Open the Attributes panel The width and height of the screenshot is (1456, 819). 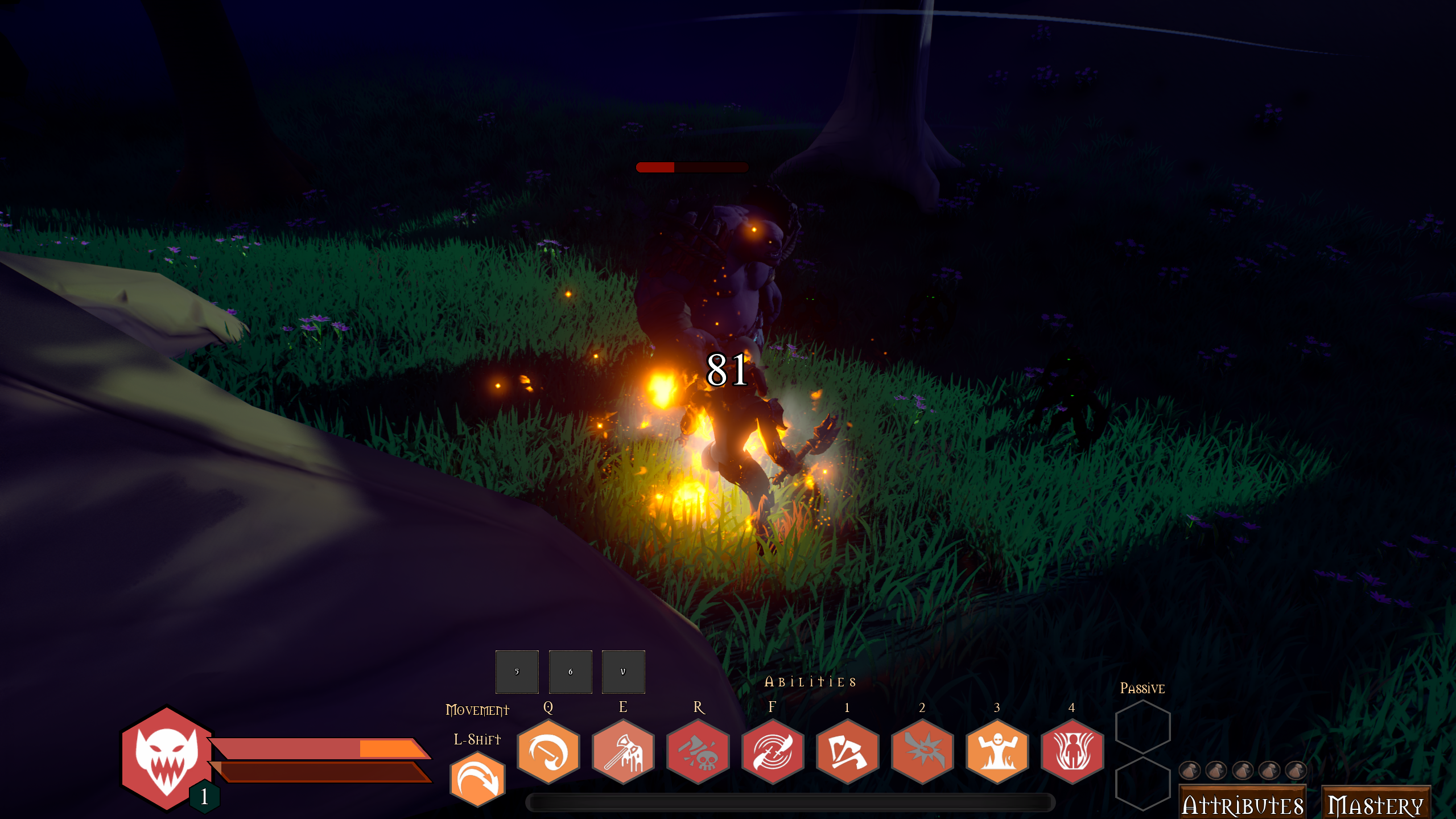coord(1243,801)
